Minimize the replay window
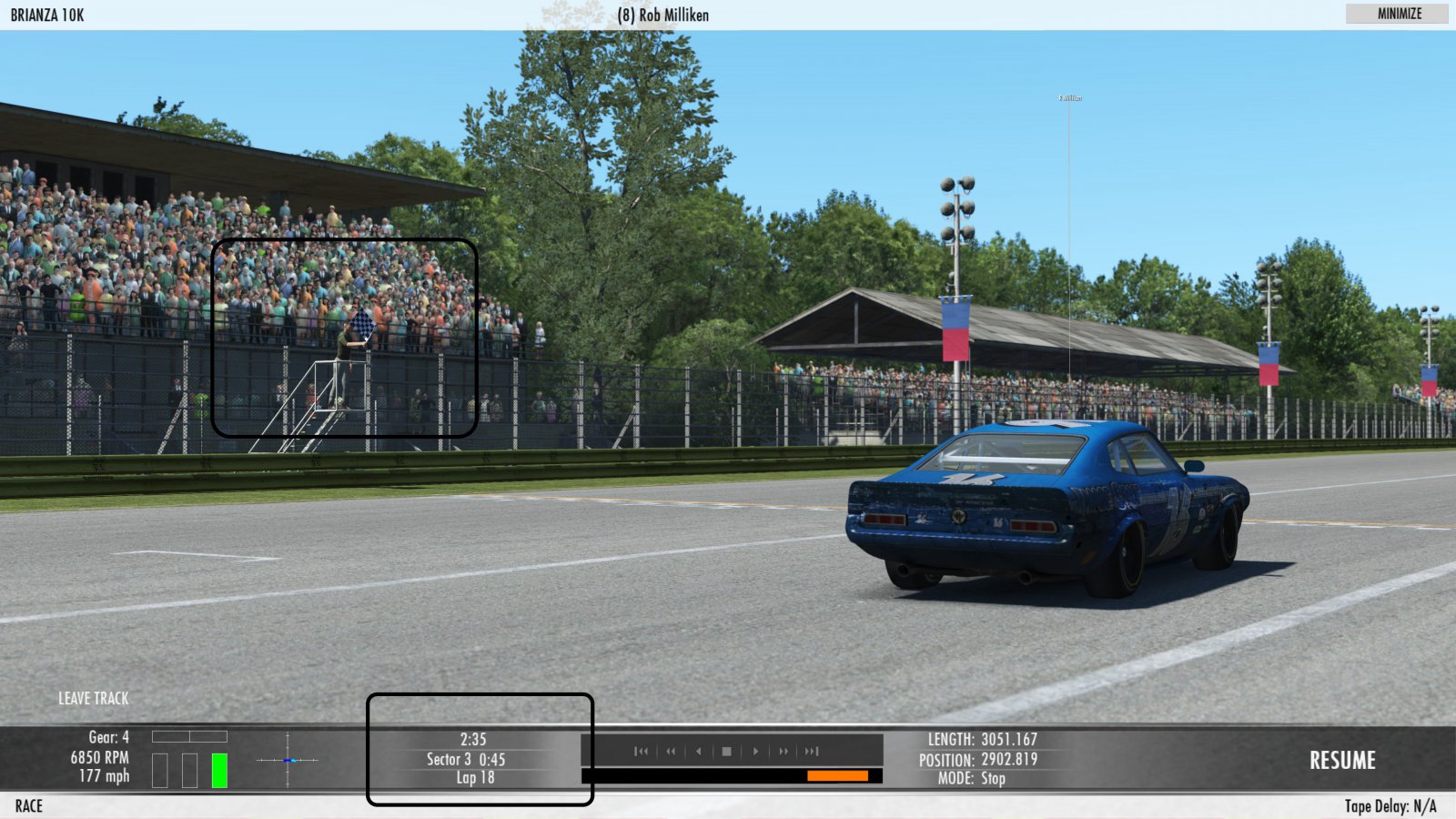 pos(1399,14)
